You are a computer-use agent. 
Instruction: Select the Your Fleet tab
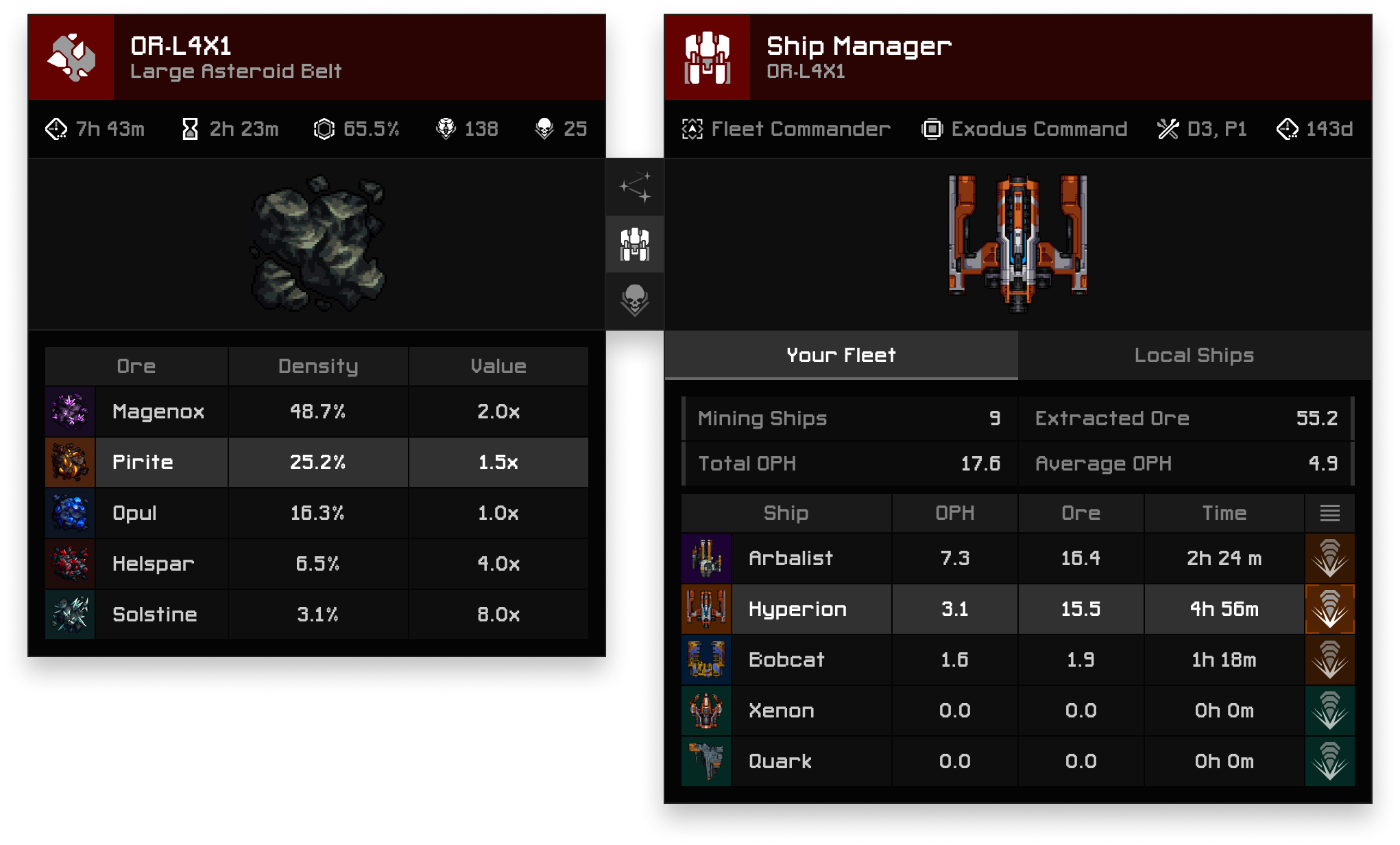click(841, 355)
